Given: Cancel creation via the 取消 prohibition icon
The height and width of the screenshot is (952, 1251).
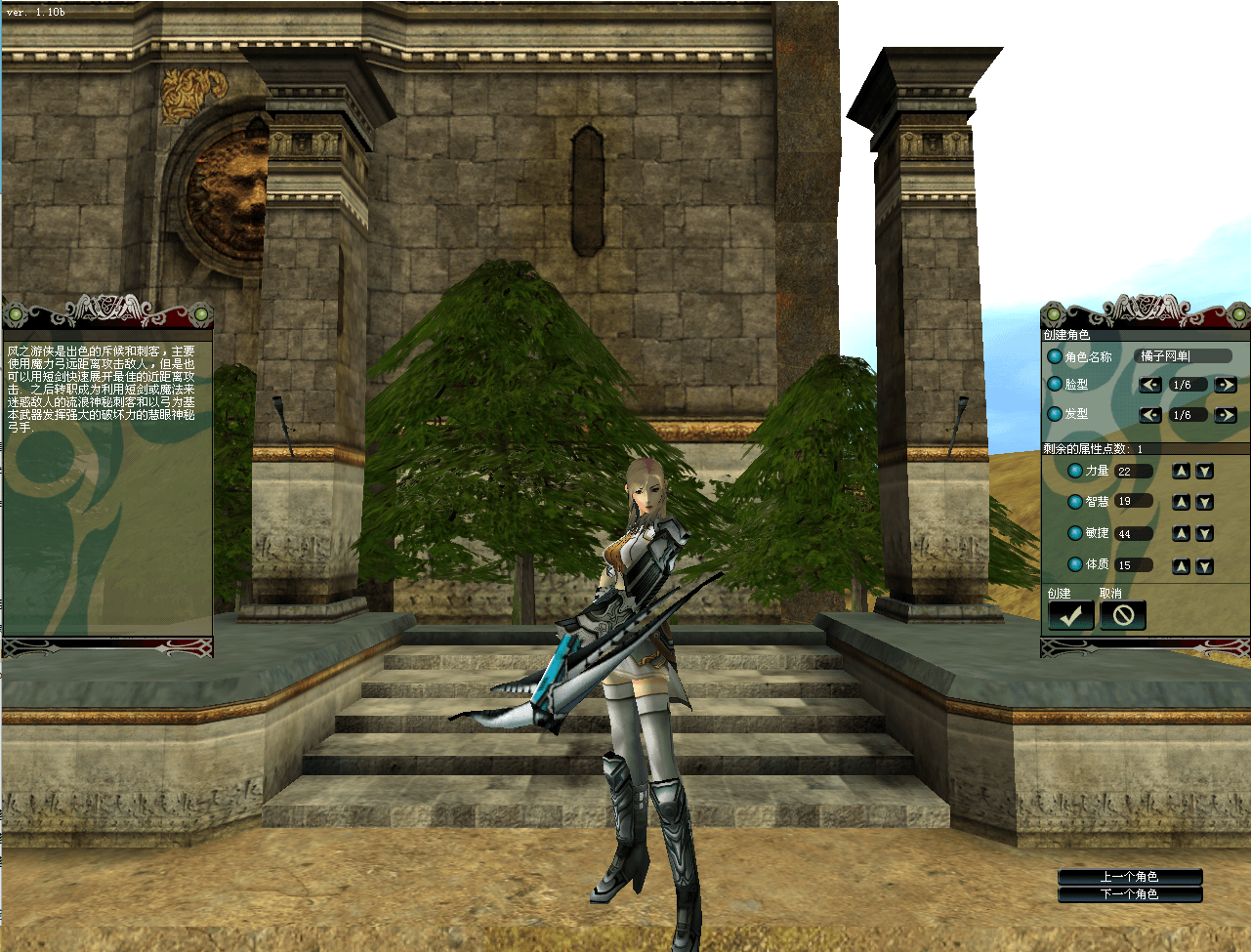Looking at the screenshot, I should point(1121,615).
